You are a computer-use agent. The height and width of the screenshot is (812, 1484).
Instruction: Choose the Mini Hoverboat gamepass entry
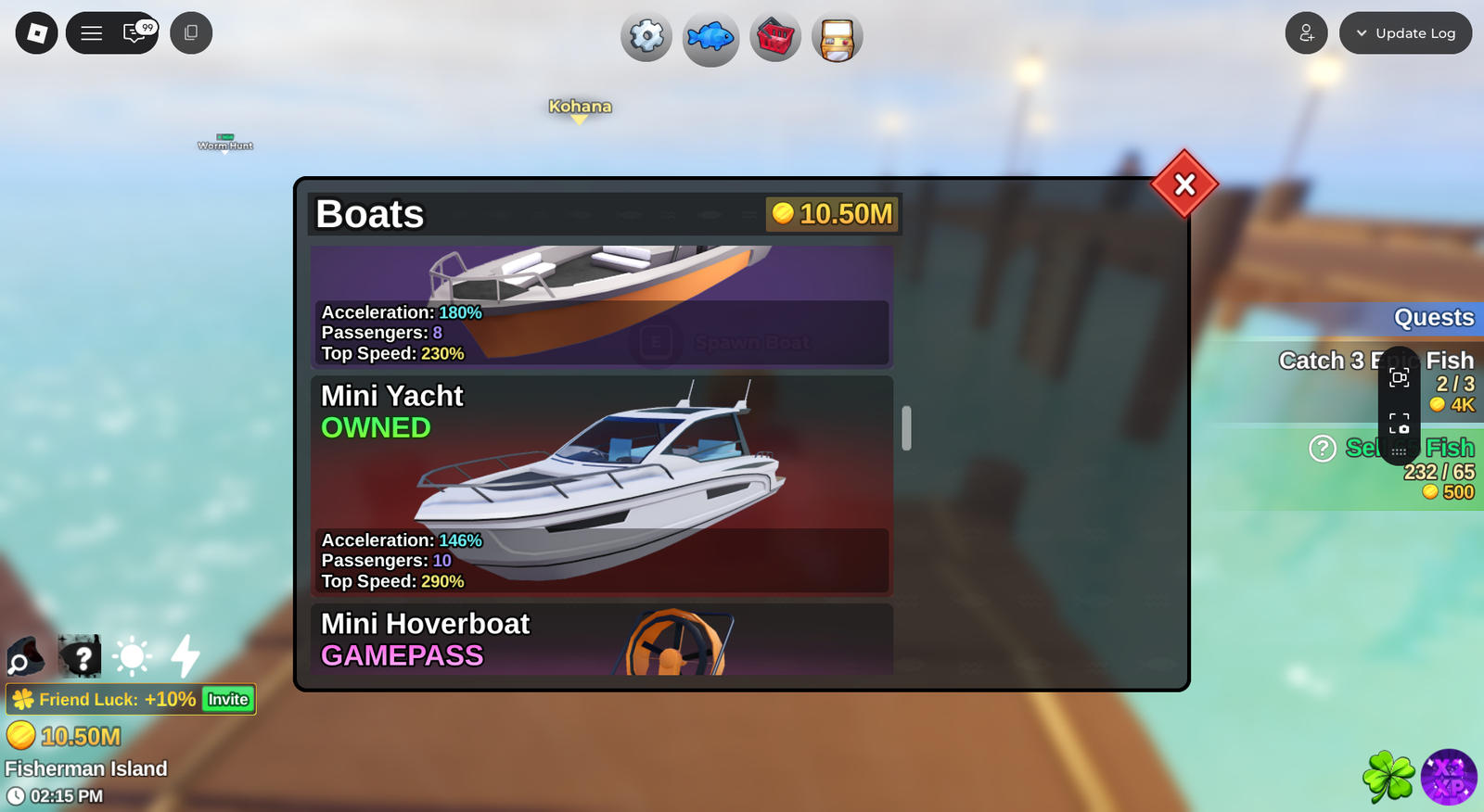tap(601, 640)
